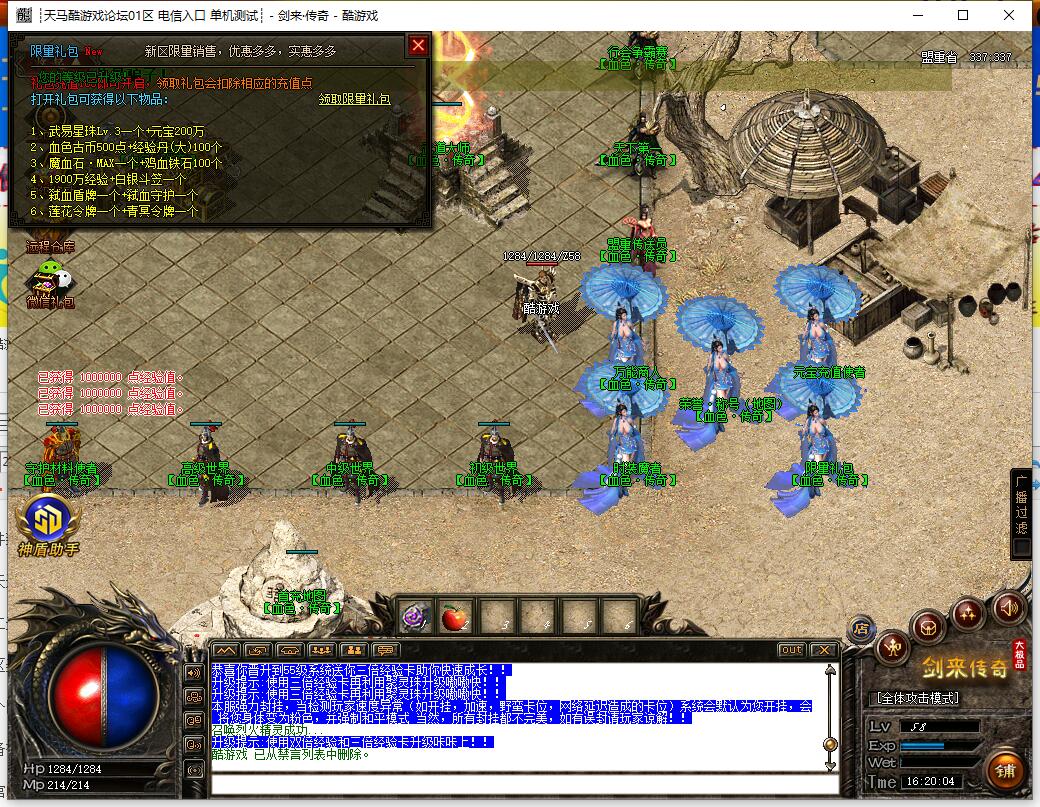Open the 铺 shop button
The width and height of the screenshot is (1040, 807).
[x=1005, y=771]
